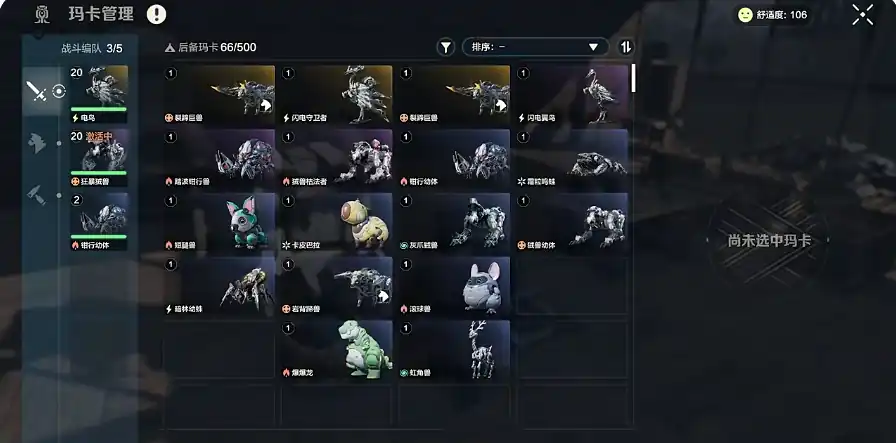This screenshot has height=443, width=896.
Task: Pick the 闪电翼鸟 reserve card
Action: point(571,95)
